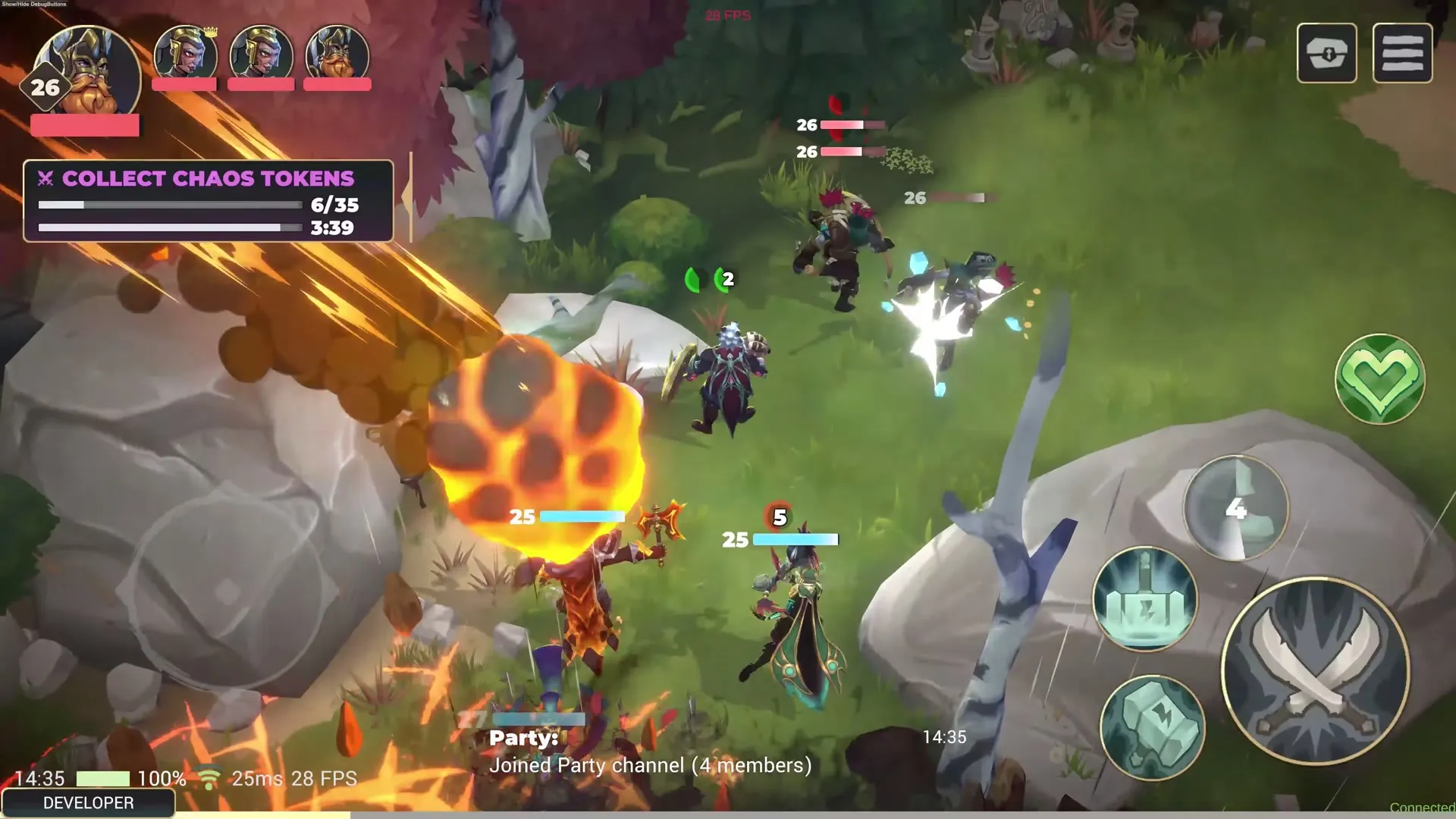
Task: Open the COLLECT CHAOS TOKENS quest banner
Action: pyautogui.click(x=208, y=178)
